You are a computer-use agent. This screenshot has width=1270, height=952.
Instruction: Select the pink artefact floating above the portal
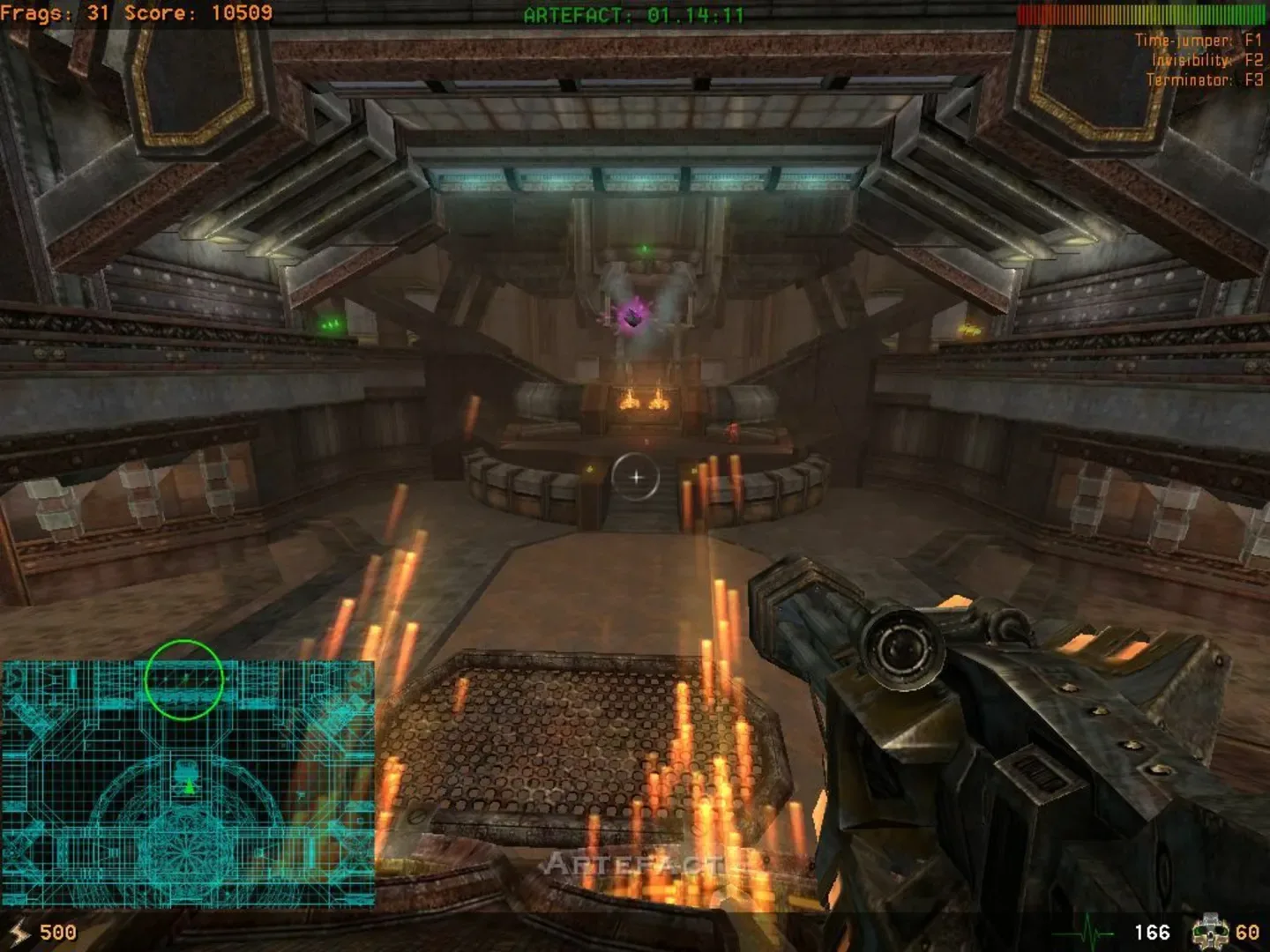click(x=633, y=317)
